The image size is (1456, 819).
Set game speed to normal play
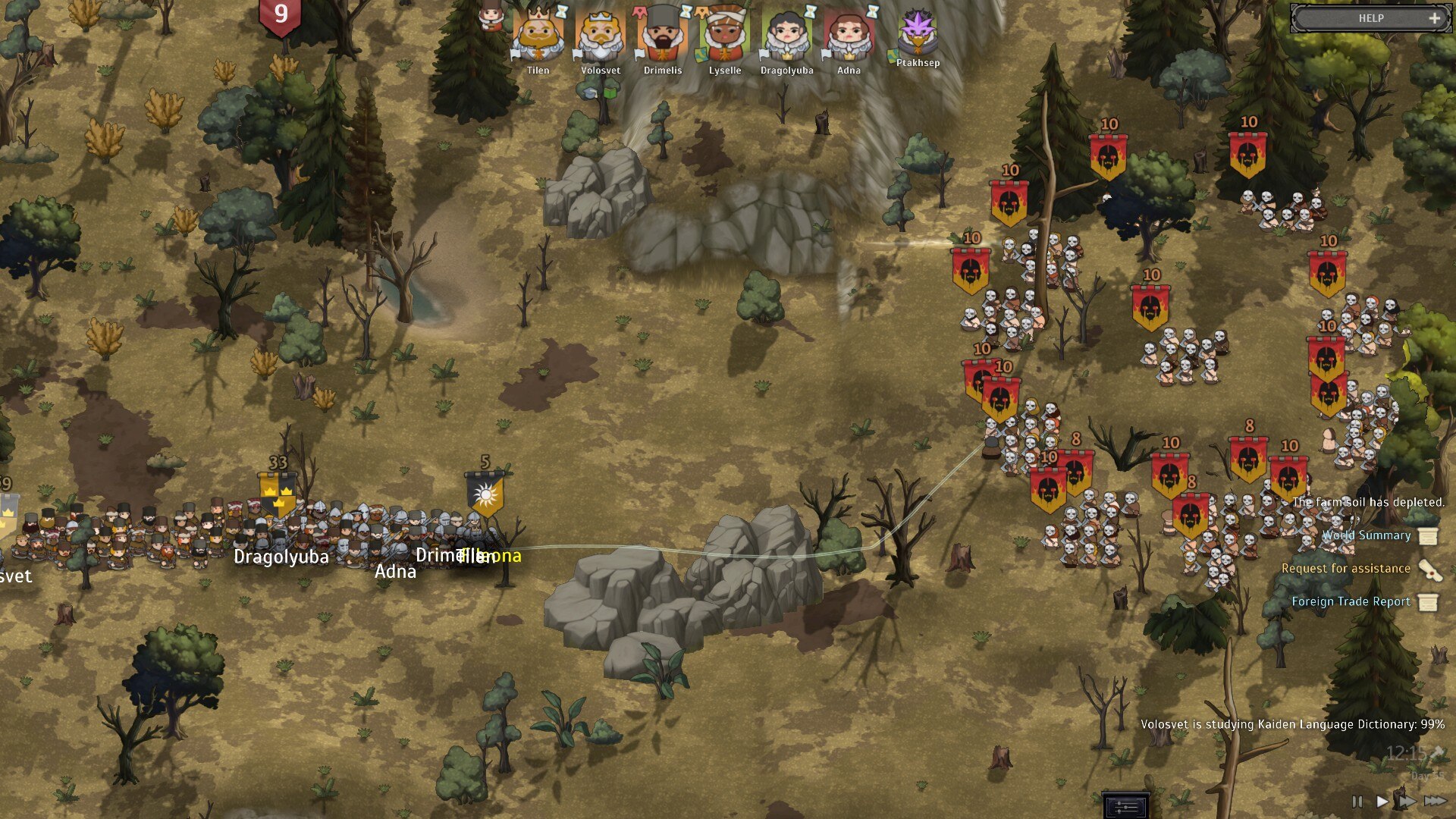coord(1382,801)
